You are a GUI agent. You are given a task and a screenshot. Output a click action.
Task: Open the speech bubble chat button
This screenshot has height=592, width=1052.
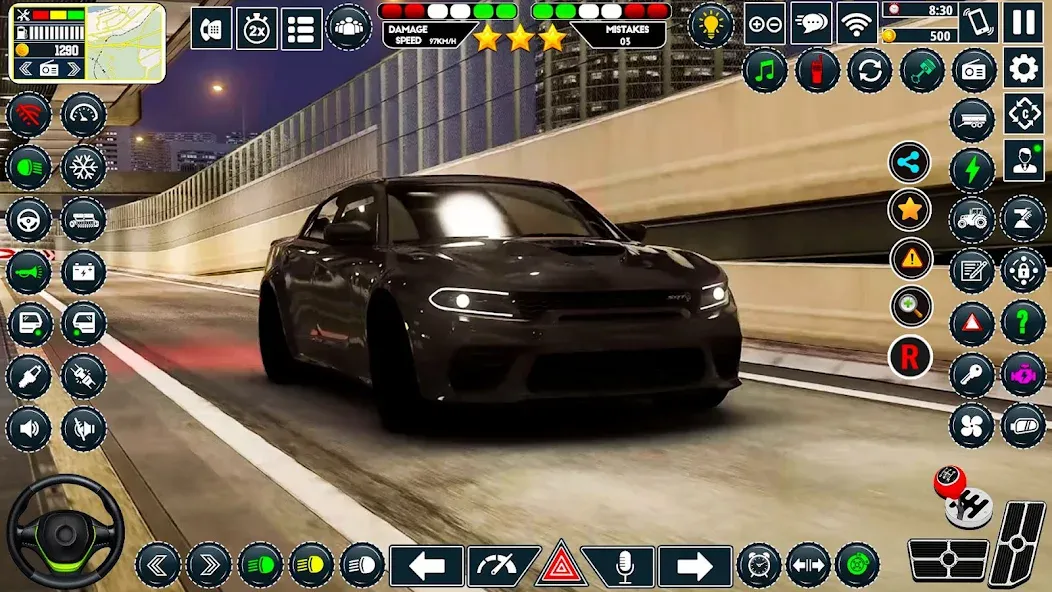[x=811, y=23]
